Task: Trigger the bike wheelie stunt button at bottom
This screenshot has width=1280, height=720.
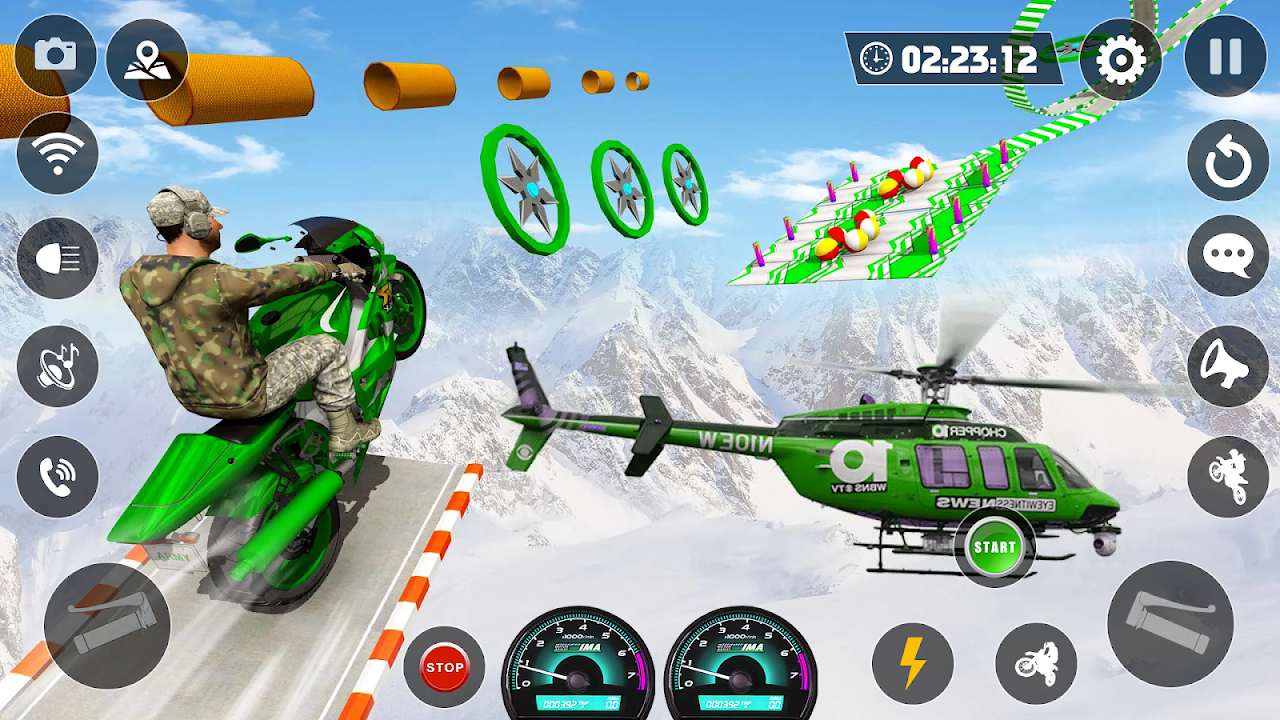Action: click(1036, 664)
